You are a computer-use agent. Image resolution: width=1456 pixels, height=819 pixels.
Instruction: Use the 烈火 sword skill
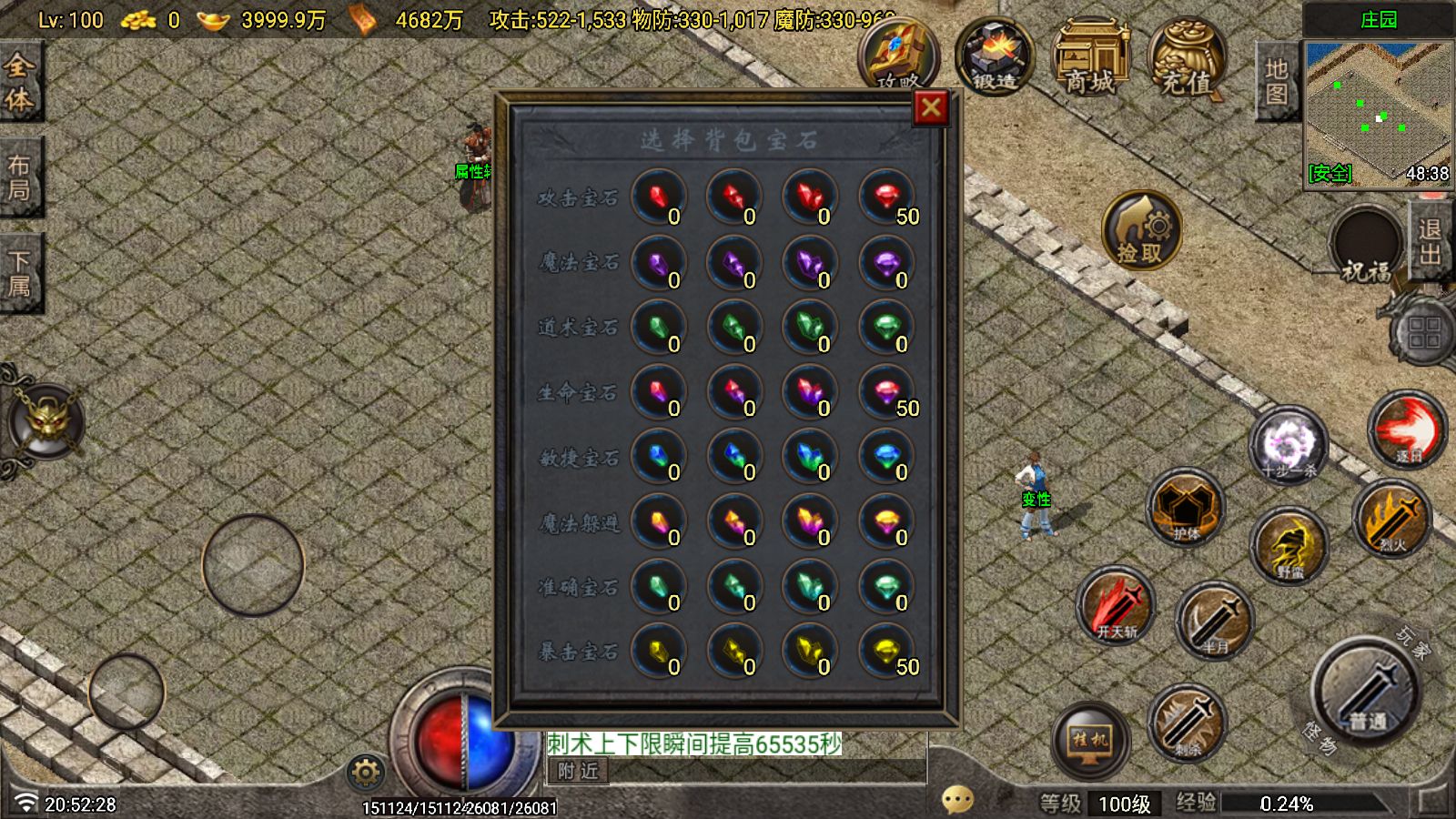coord(1391,521)
